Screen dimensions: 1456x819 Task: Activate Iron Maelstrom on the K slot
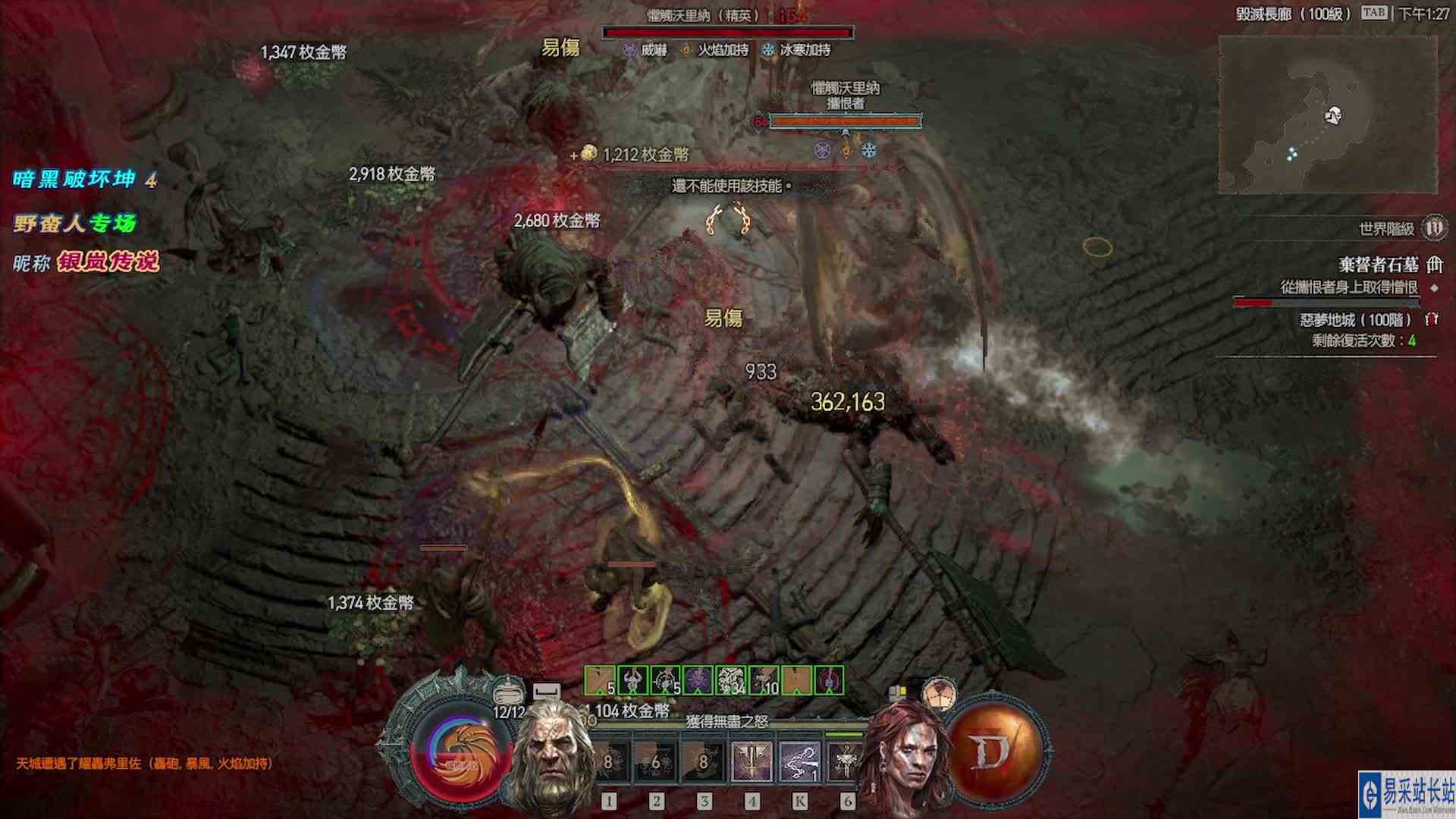pyautogui.click(x=800, y=761)
